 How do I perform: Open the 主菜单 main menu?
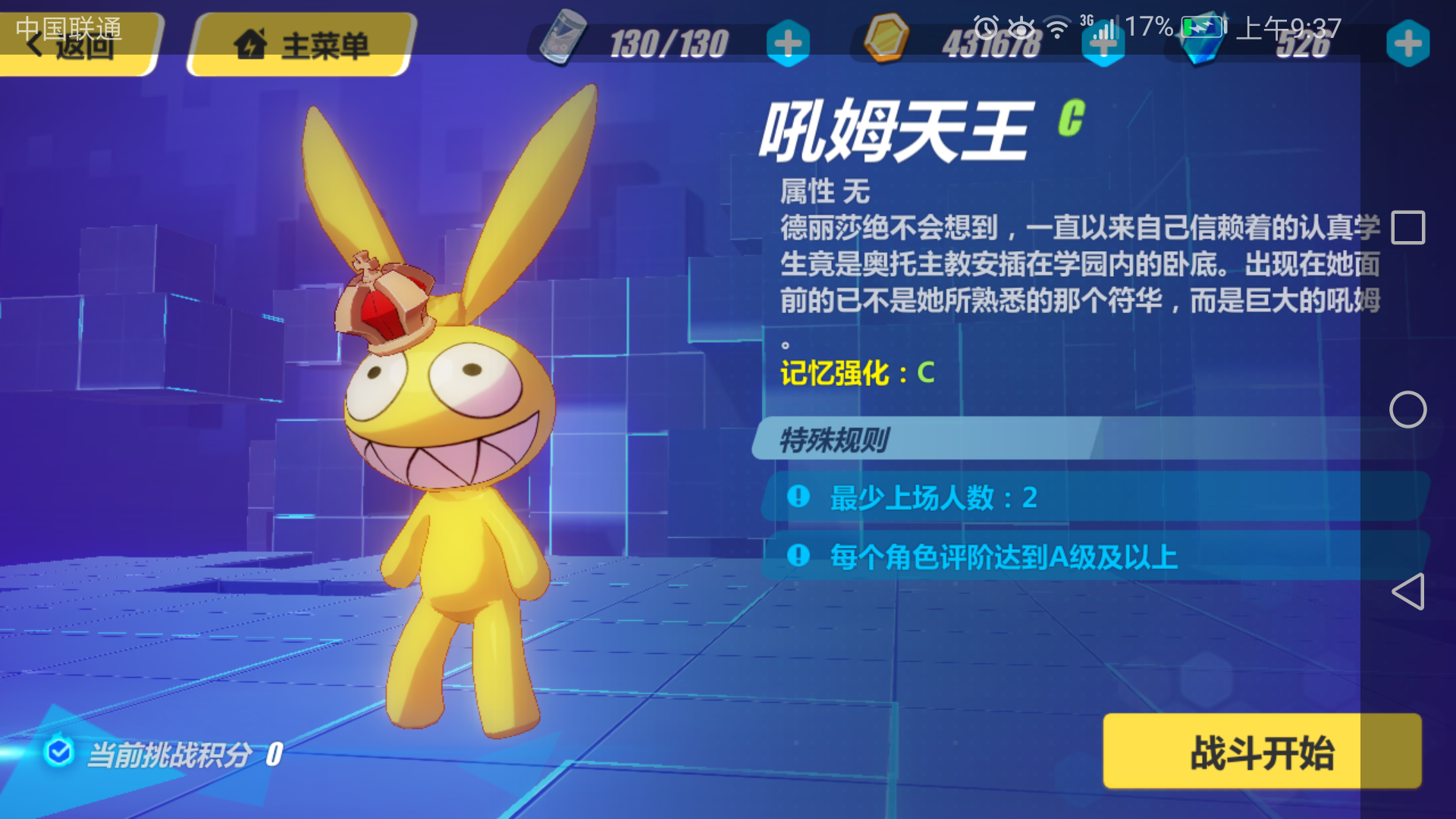(303, 44)
